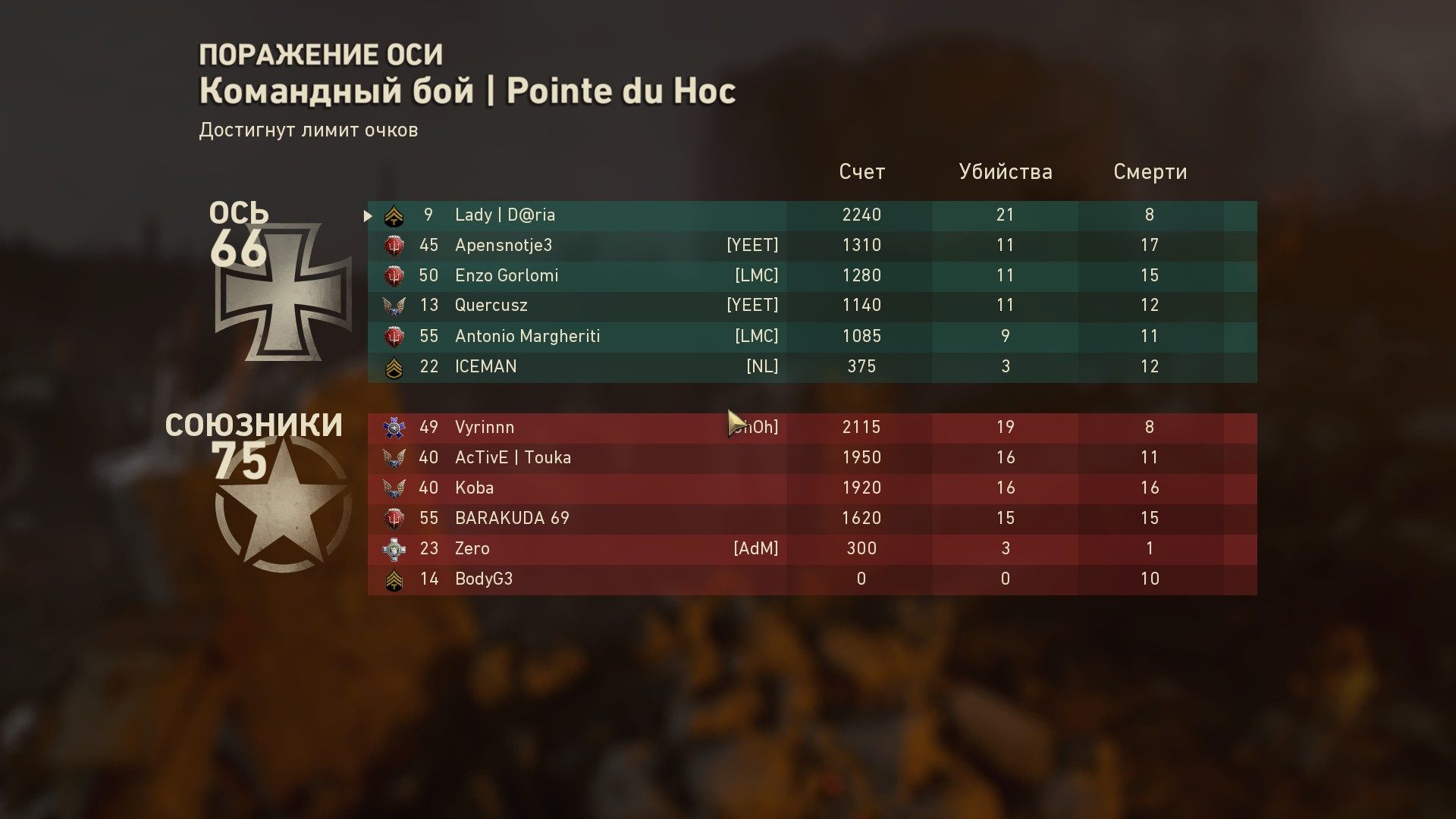Sort by the Убийства column header

(x=1006, y=172)
